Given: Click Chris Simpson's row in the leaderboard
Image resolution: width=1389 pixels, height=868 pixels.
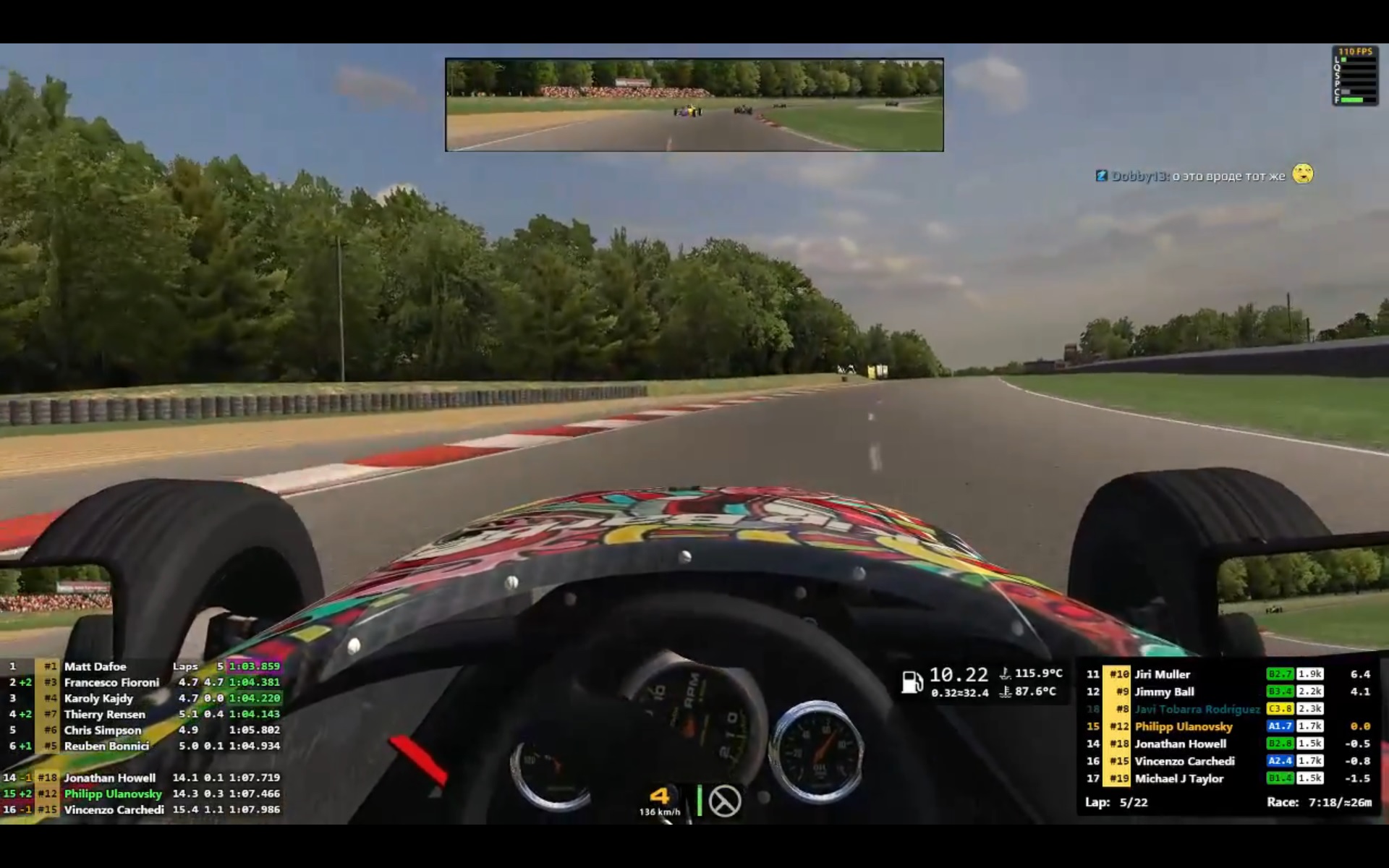Looking at the screenshot, I should [102, 730].
